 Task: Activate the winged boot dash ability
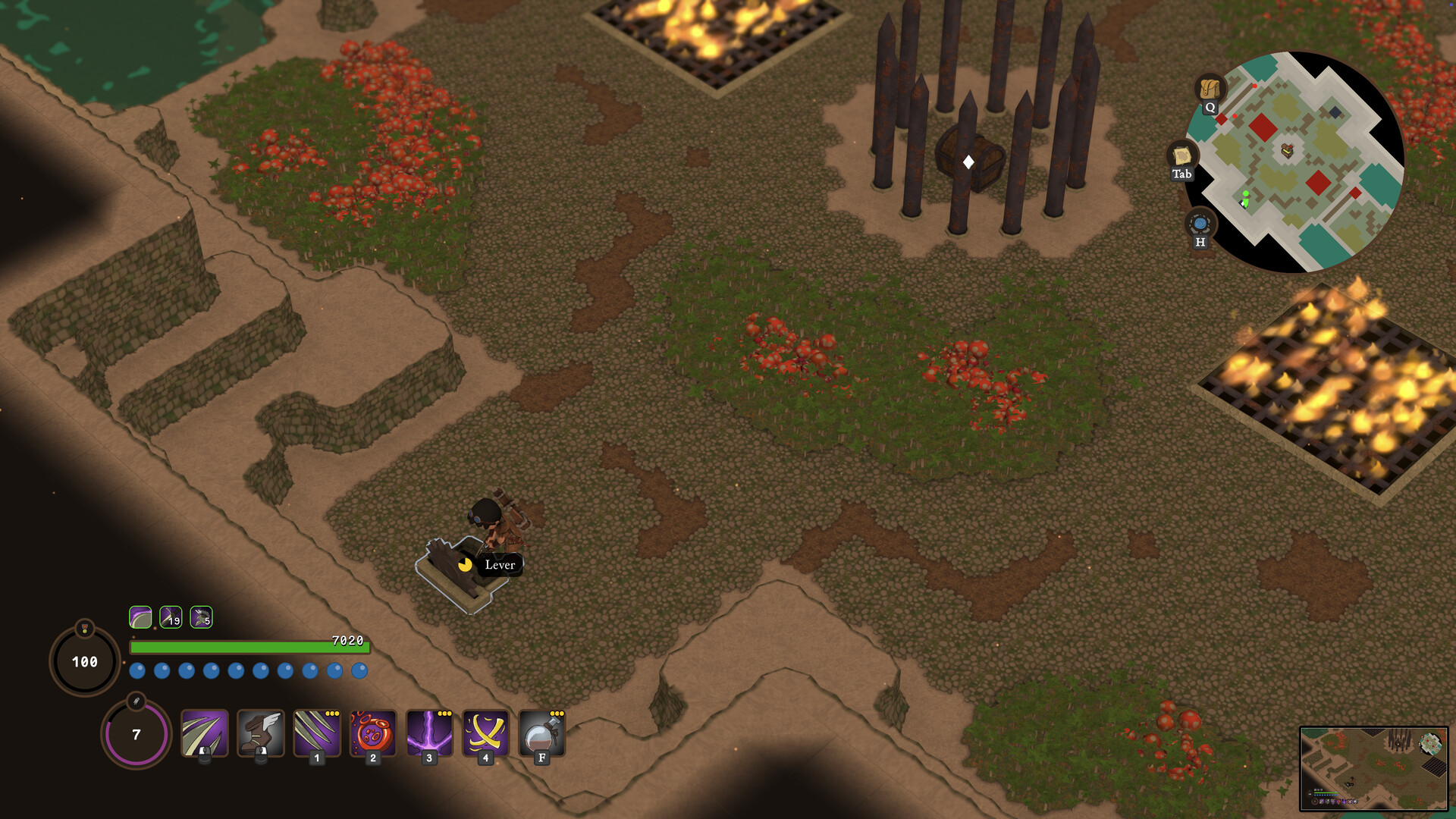click(x=259, y=734)
